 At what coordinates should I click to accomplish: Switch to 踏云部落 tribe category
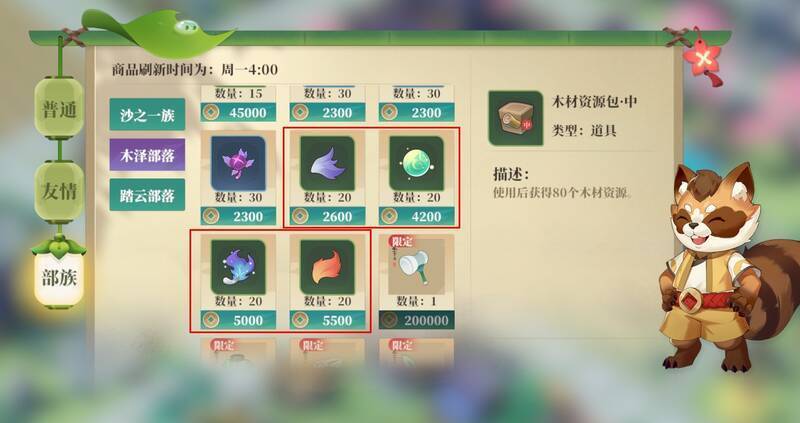tap(147, 195)
